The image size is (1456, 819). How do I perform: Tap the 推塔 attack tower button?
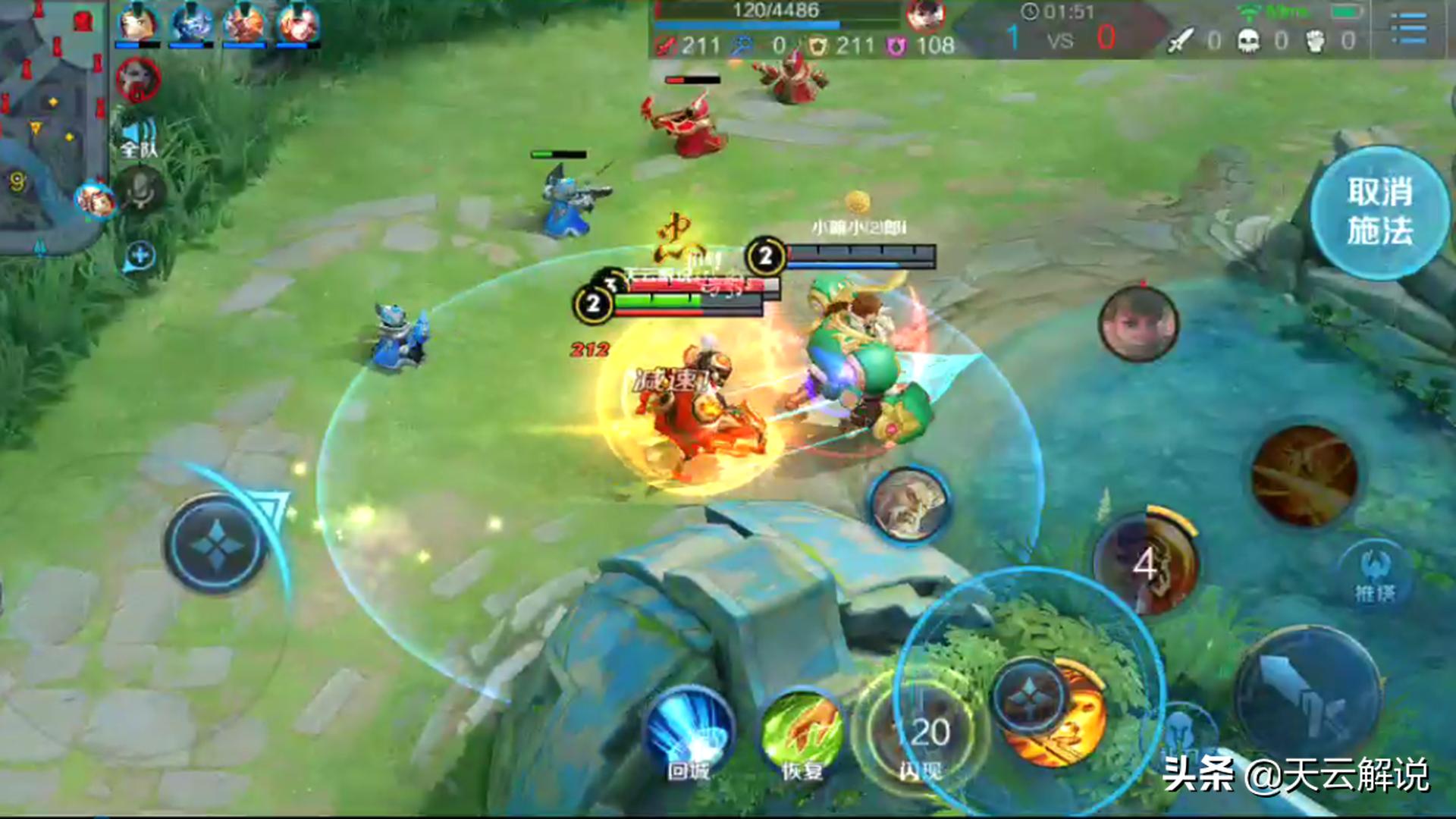[1375, 574]
